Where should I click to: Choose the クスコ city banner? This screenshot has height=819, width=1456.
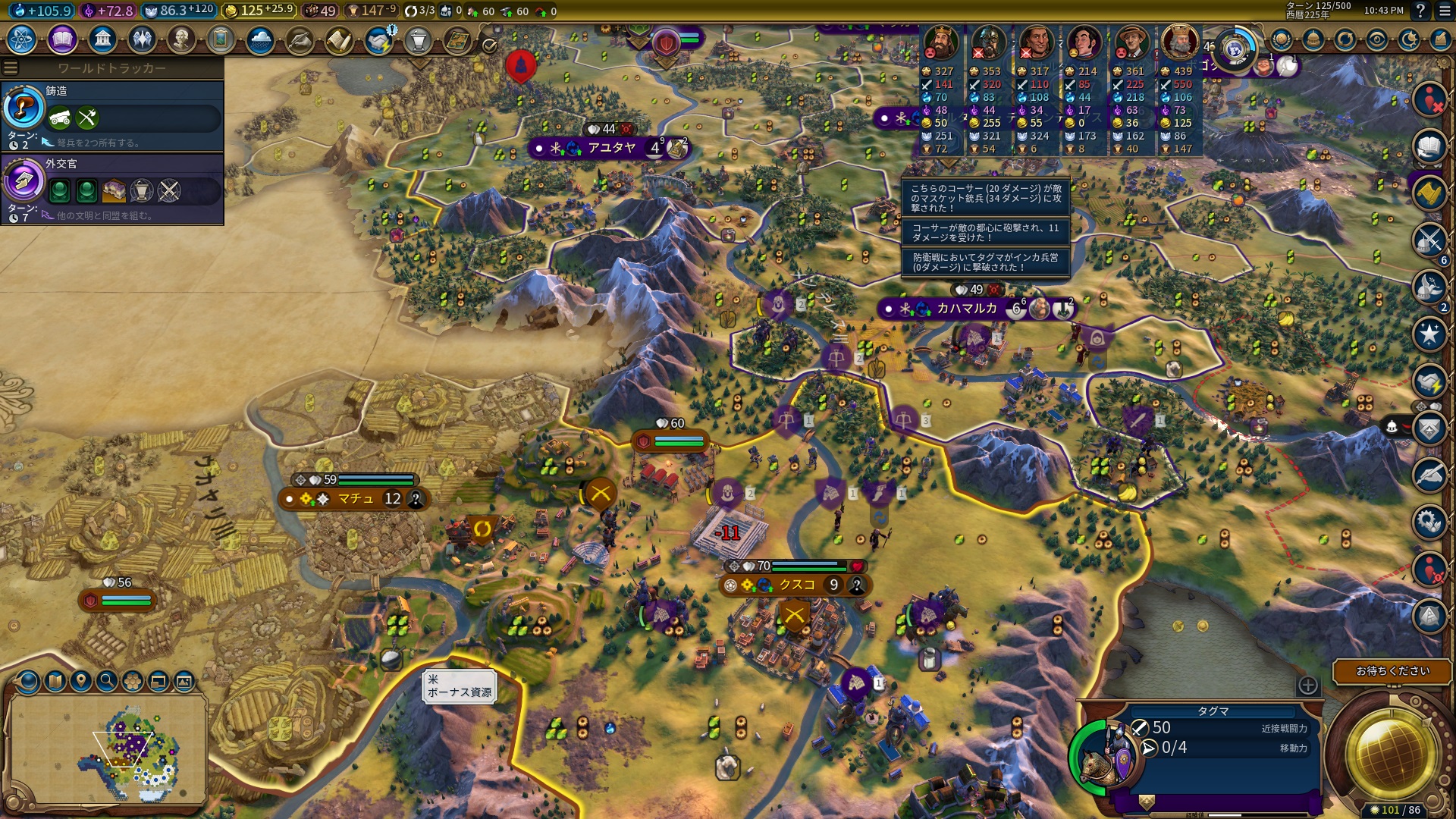(x=796, y=585)
